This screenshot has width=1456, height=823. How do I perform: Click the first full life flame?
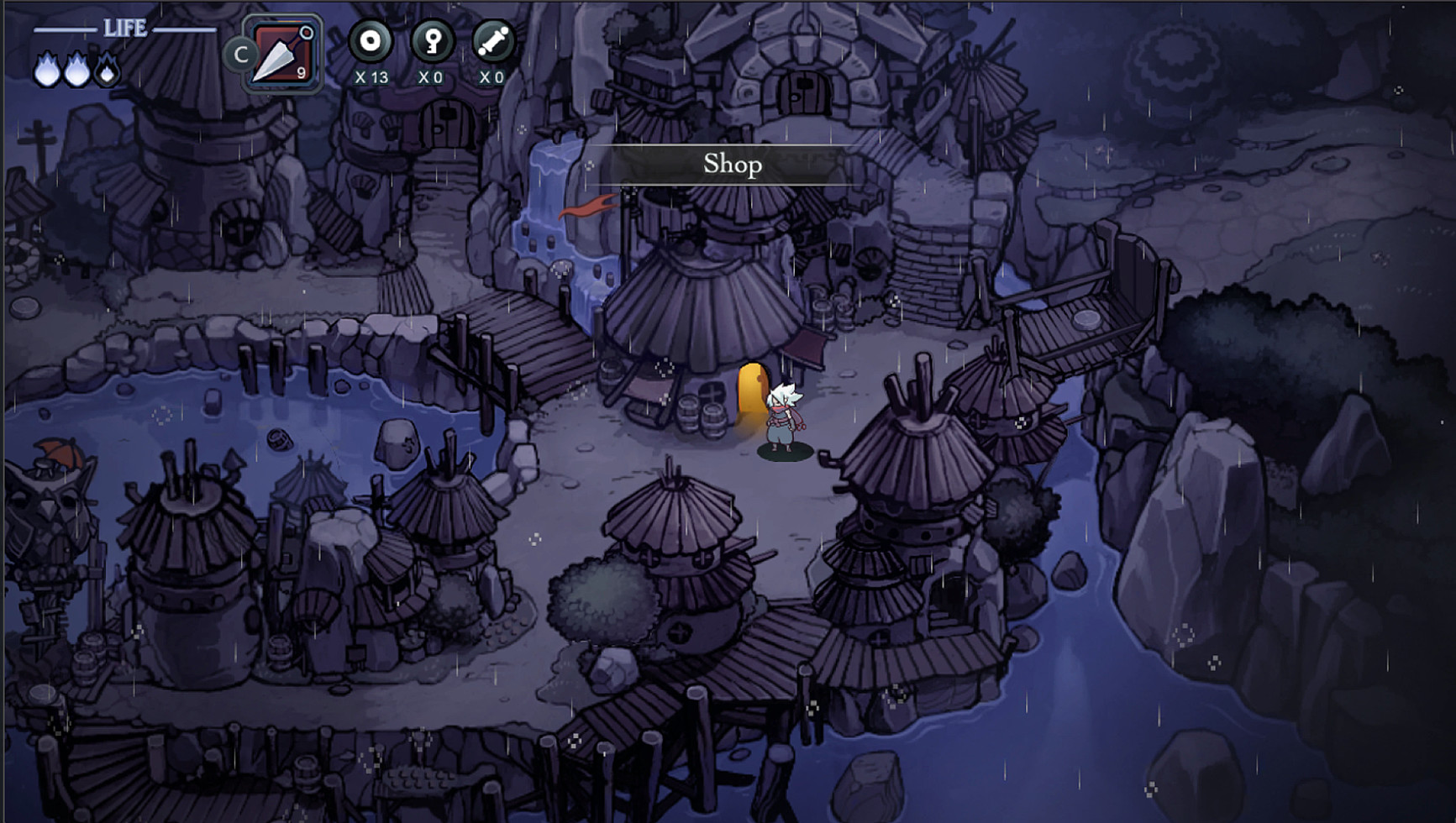coord(46,71)
